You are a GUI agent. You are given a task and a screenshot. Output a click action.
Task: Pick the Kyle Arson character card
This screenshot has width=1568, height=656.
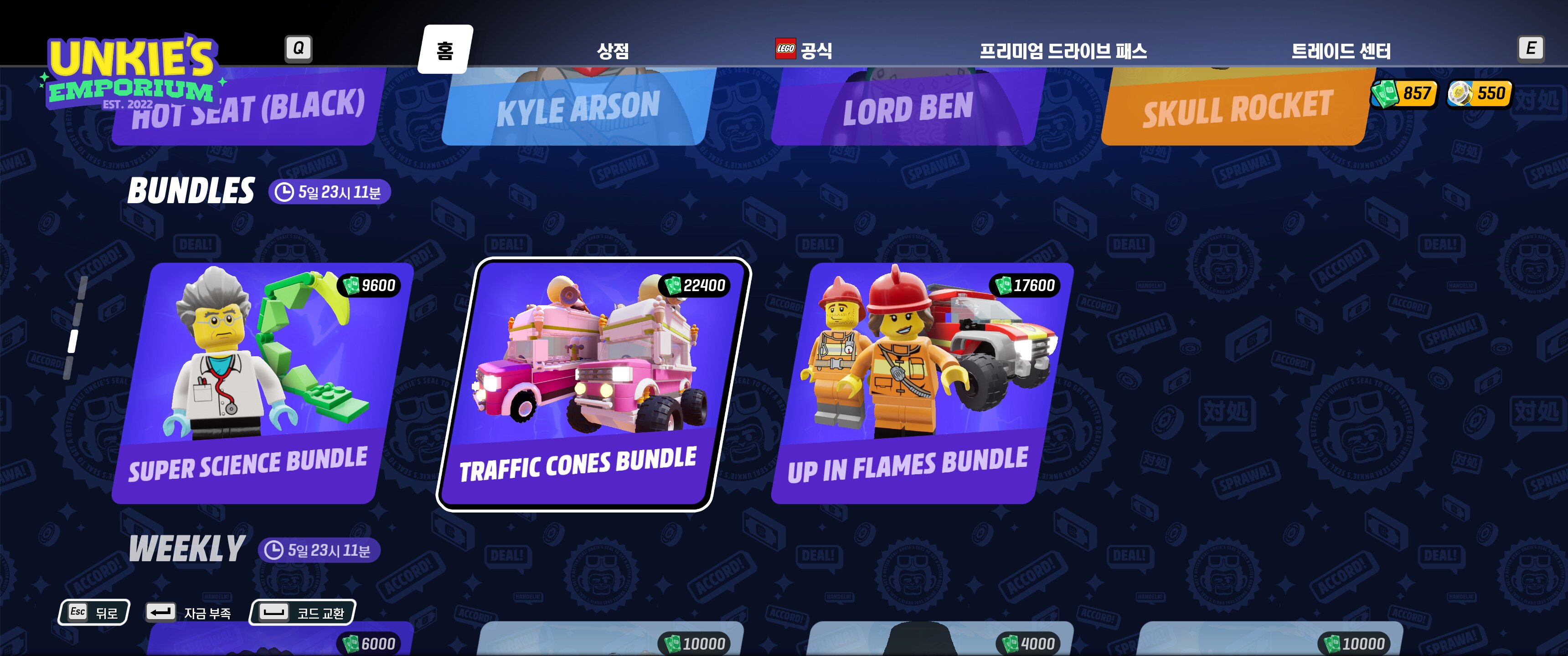pos(577,109)
